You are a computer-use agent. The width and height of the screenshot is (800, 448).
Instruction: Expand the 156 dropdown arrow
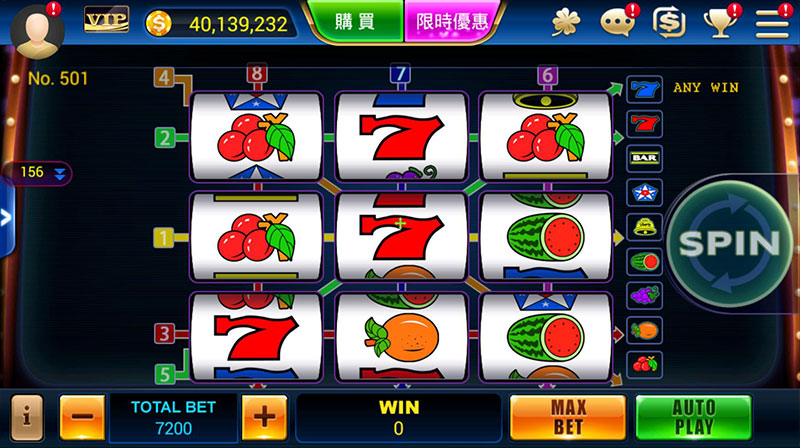(x=60, y=174)
